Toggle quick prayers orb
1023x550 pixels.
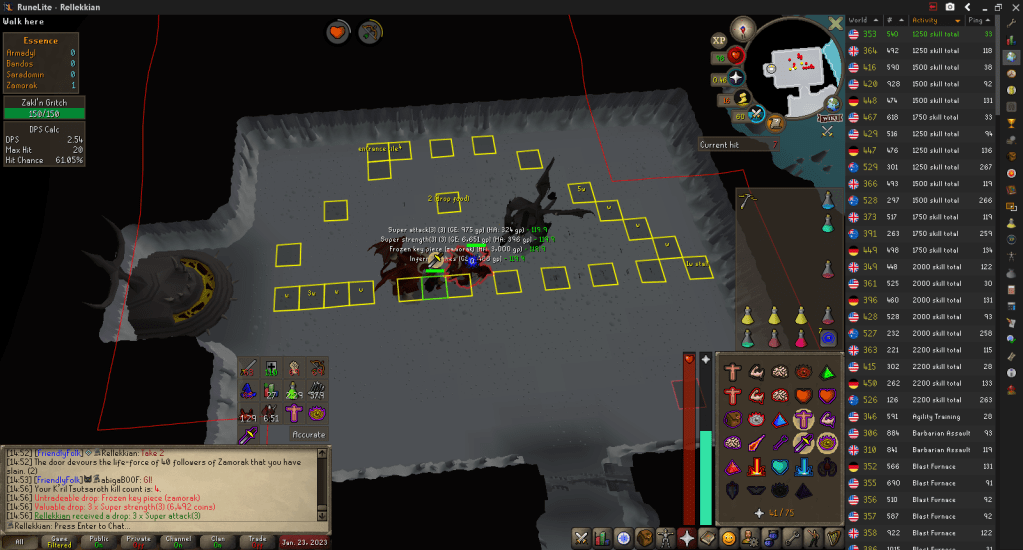(x=737, y=78)
